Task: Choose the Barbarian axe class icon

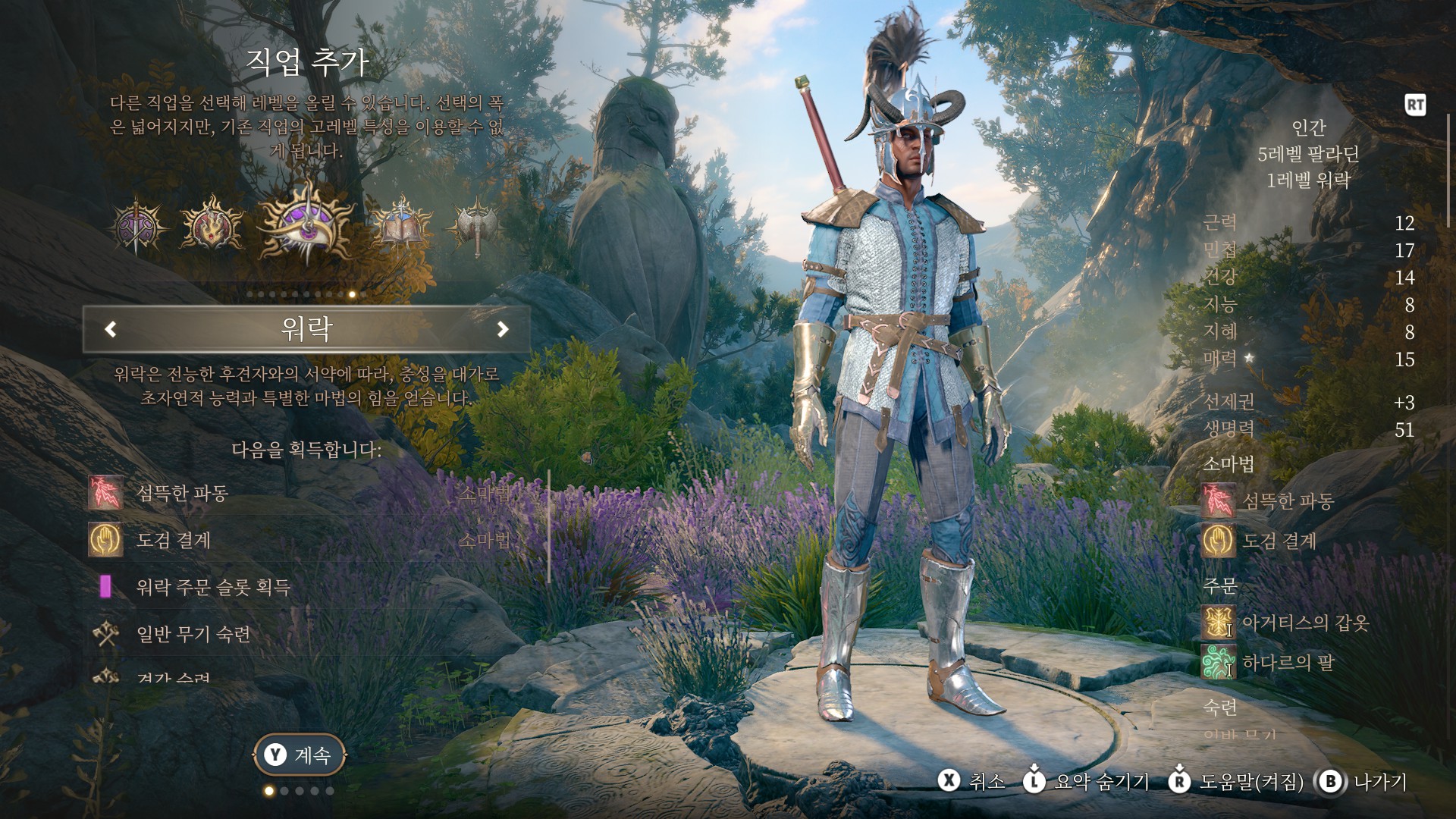Action: 475,225
